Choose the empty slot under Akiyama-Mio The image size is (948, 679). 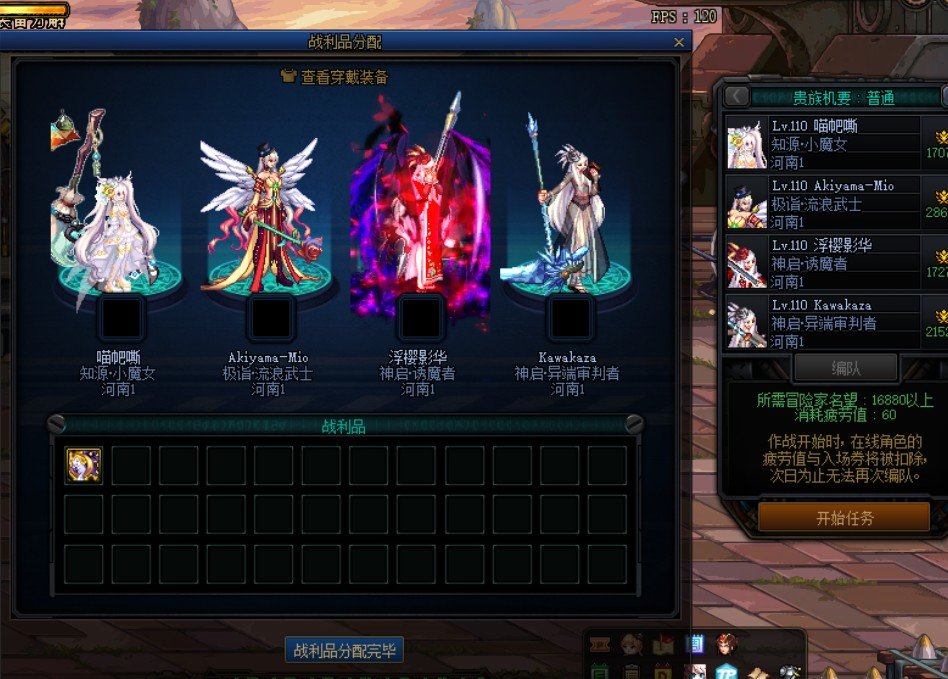coord(270,317)
